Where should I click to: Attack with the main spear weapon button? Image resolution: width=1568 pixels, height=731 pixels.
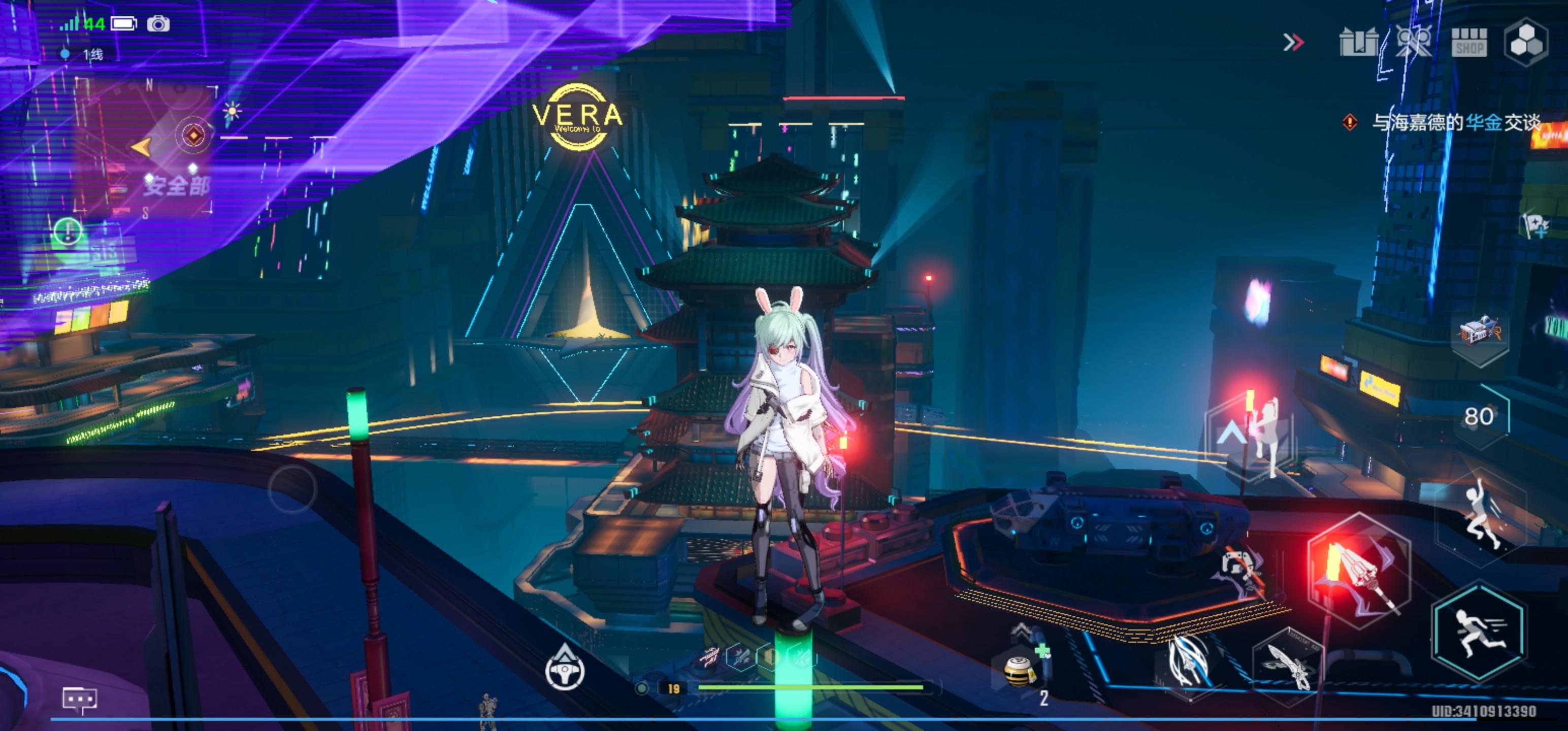(1359, 572)
